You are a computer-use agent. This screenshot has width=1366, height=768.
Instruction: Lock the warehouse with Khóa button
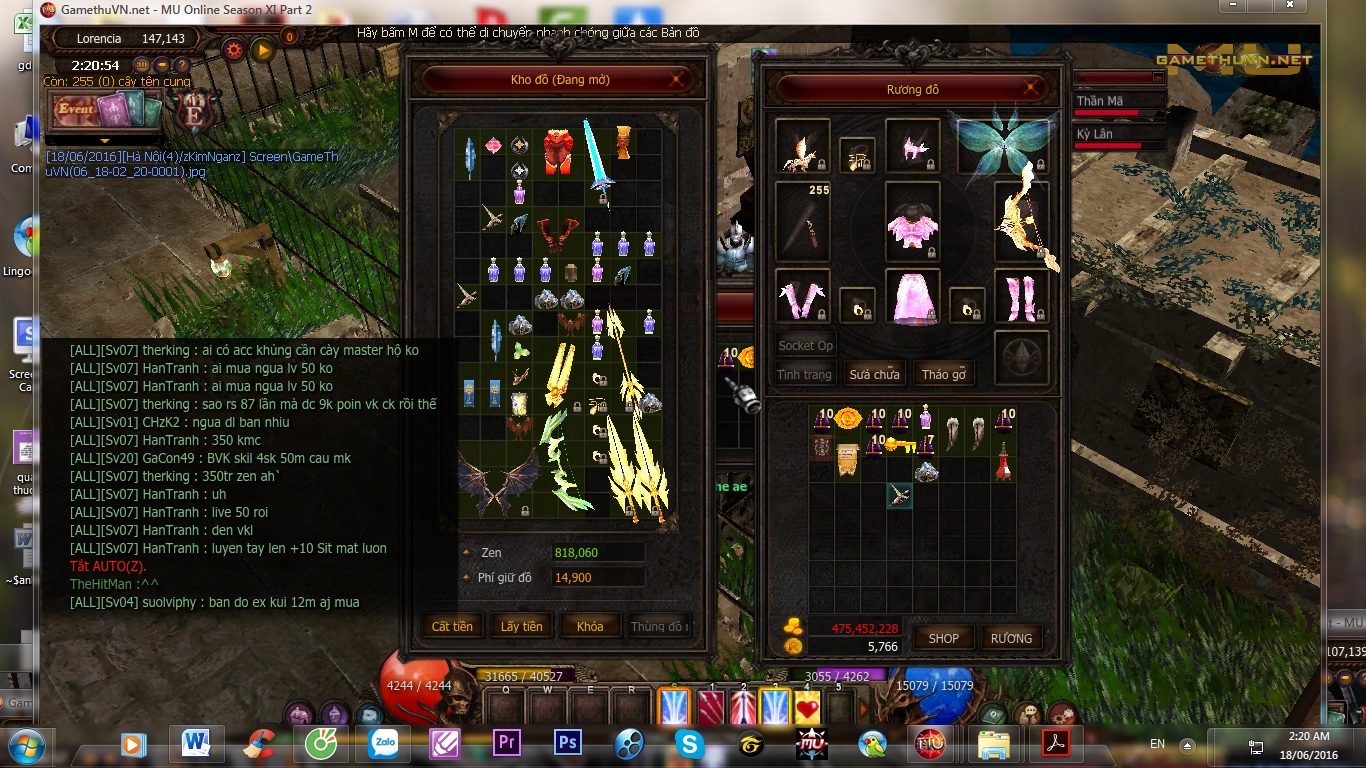(x=590, y=626)
